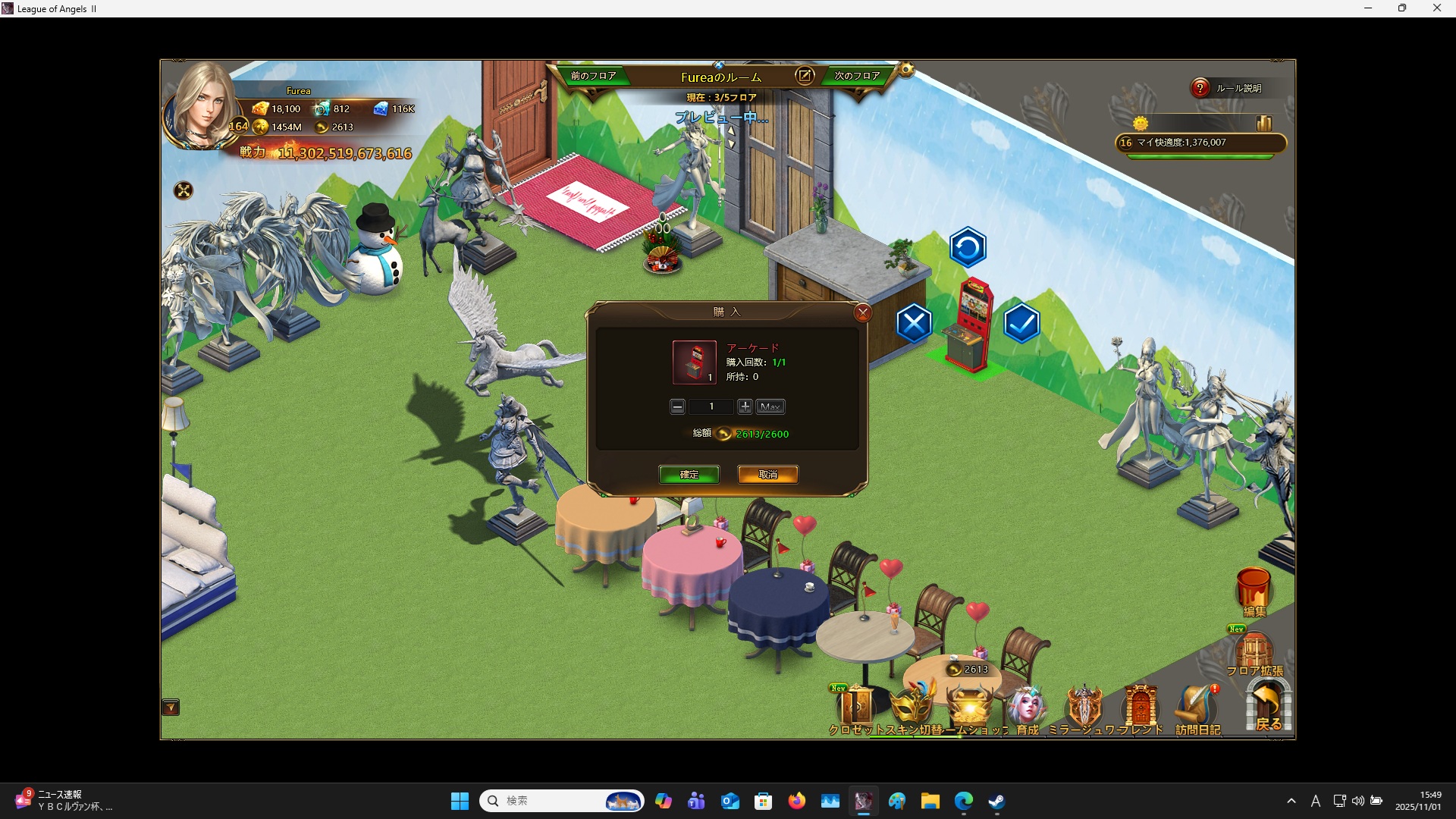Confirm the arcade purchase with 確定
This screenshot has width=1456, height=819.
(x=689, y=475)
